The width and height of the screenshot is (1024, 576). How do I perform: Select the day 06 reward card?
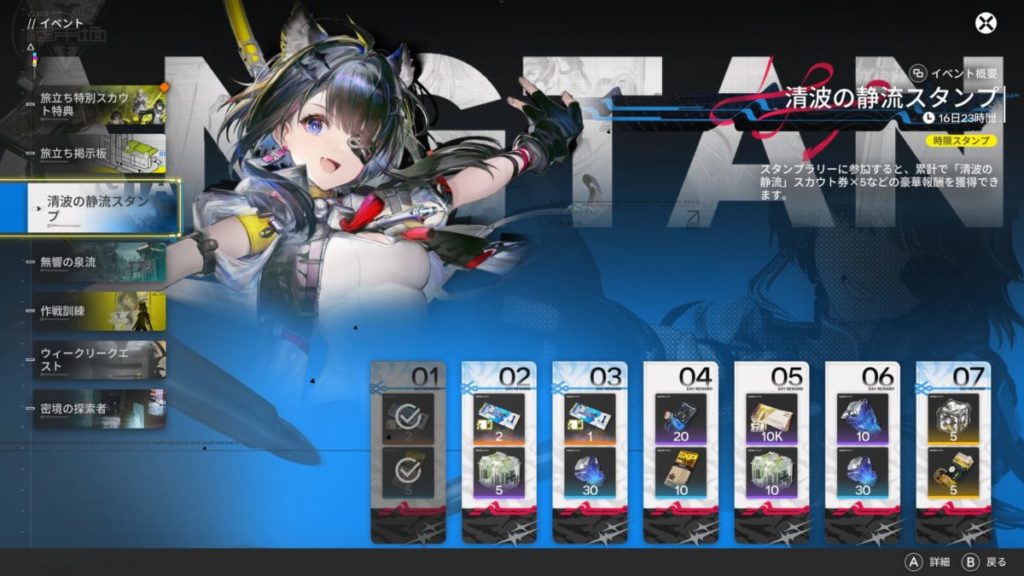(863, 452)
